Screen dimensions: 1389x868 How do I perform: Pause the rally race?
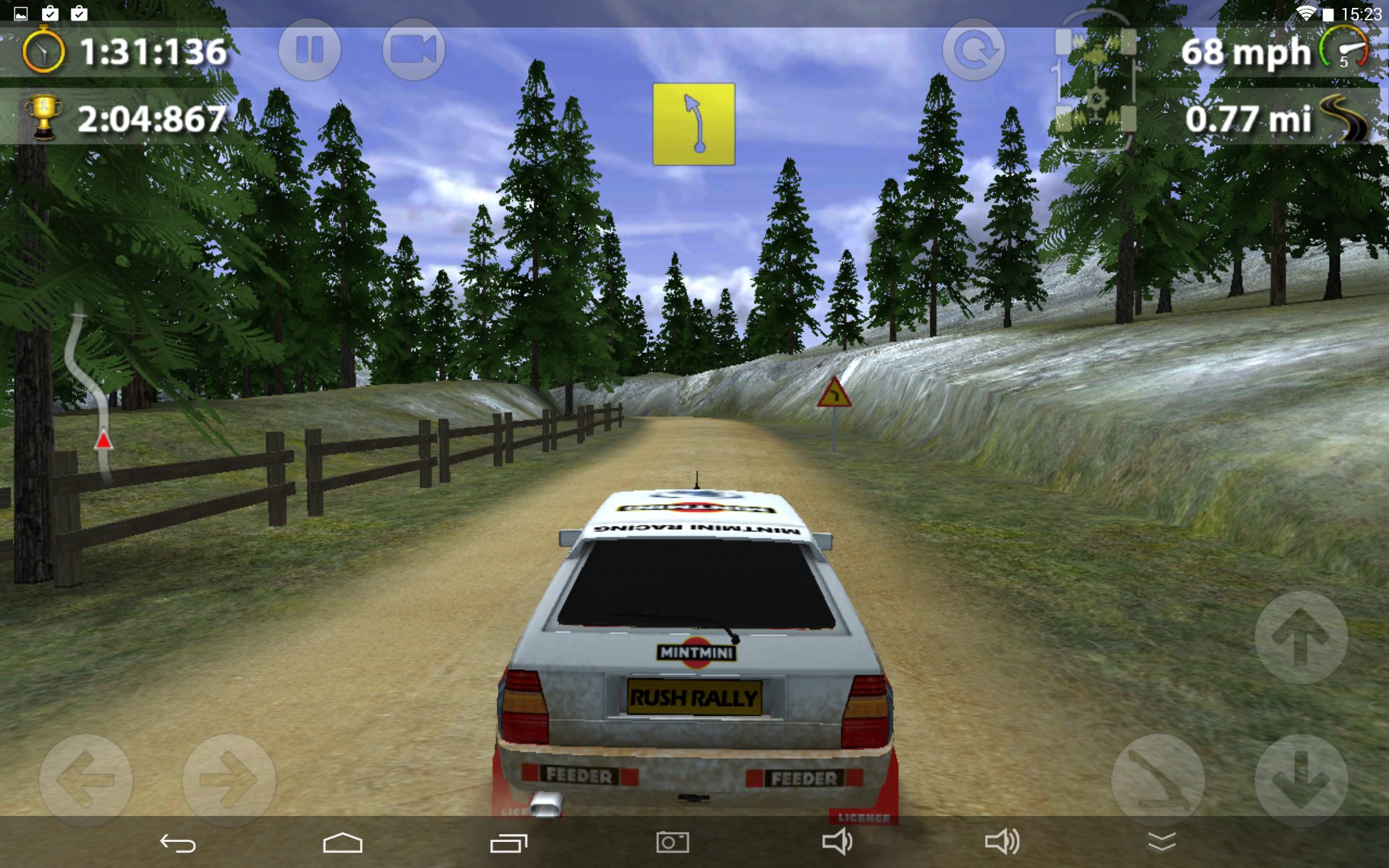[x=310, y=51]
